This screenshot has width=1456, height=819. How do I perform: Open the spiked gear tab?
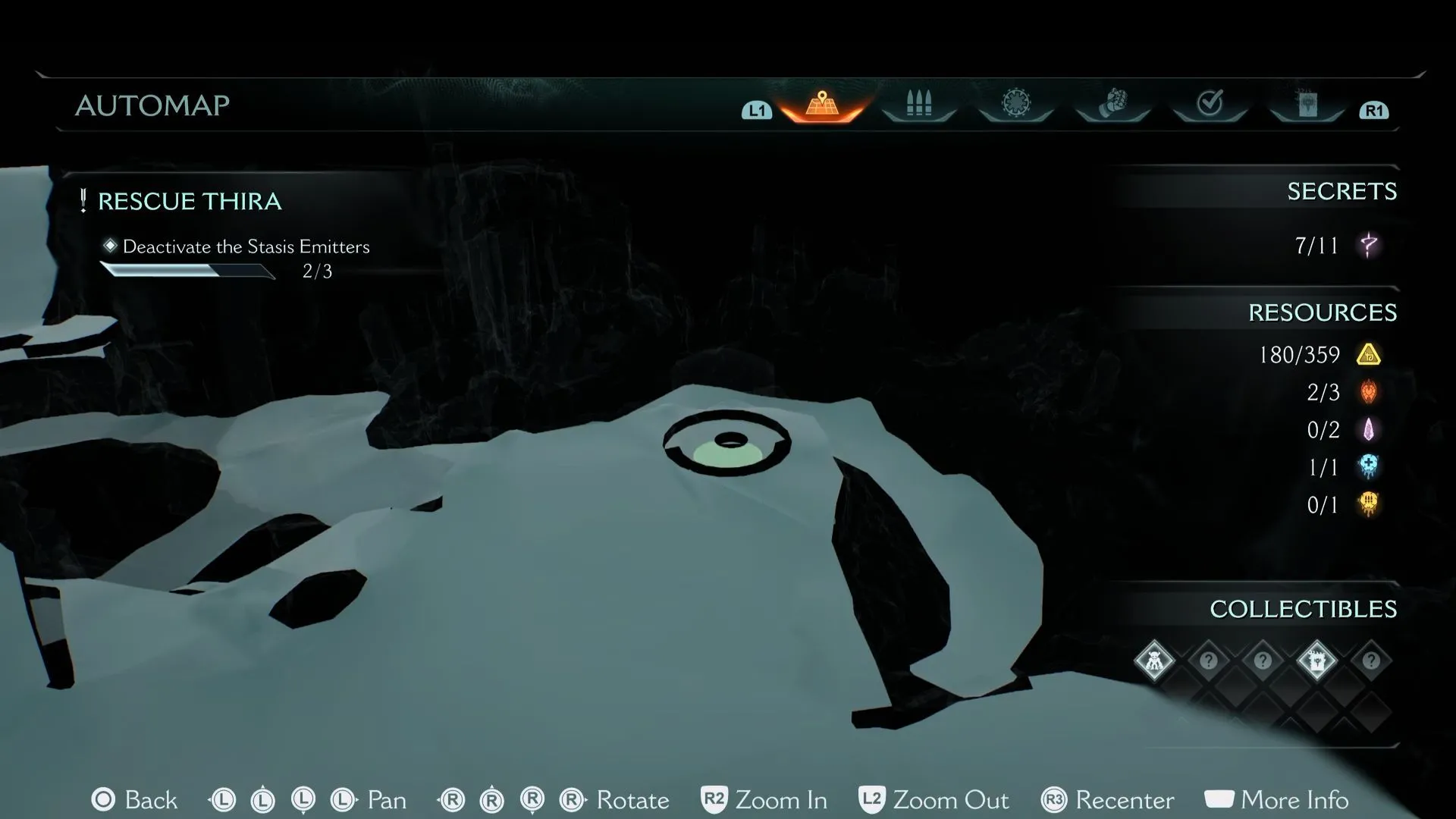click(x=1015, y=104)
